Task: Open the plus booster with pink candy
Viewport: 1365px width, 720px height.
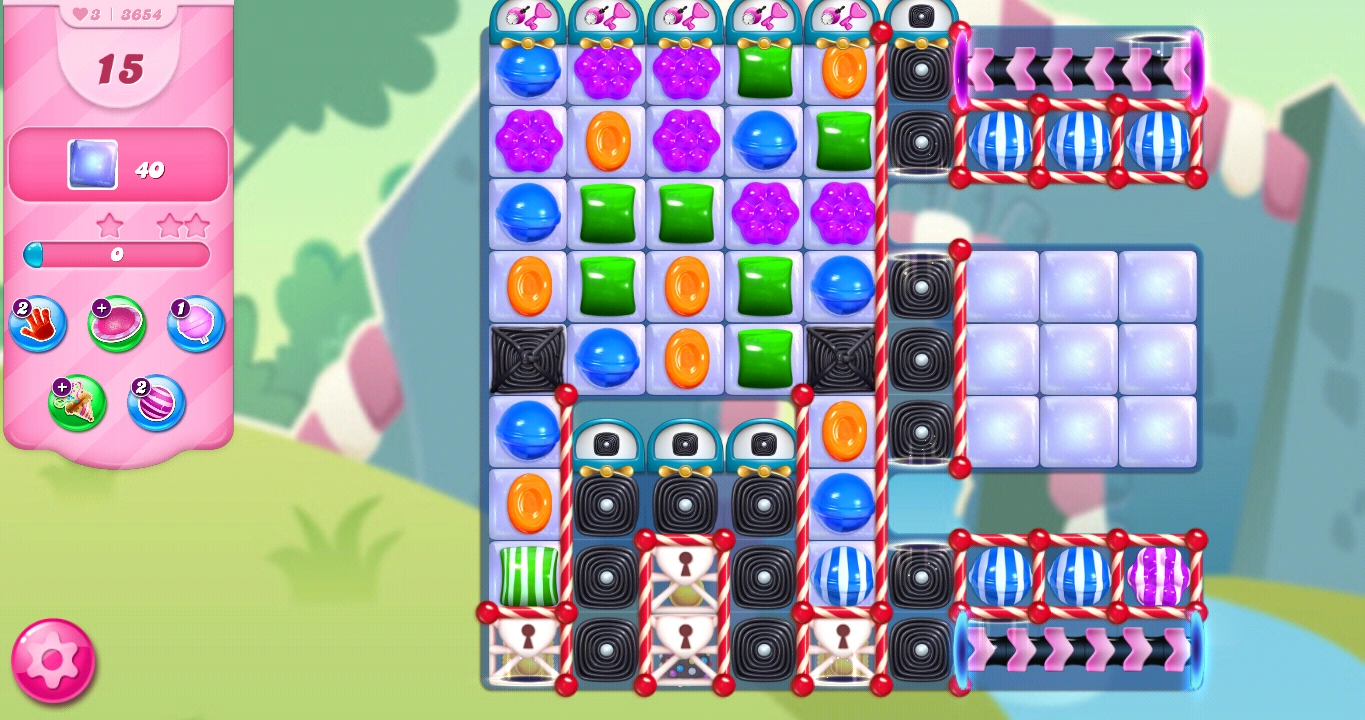Action: (x=115, y=322)
